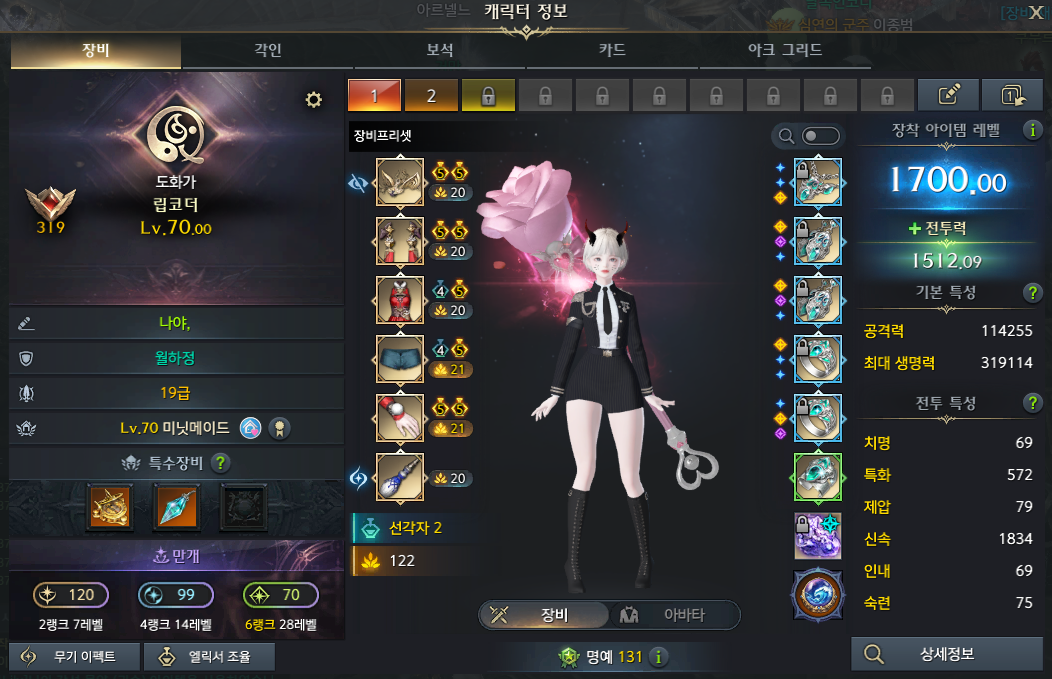This screenshot has height=679, width=1052.
Task: Open 엘릭서 조율 menu
Action: pos(209,657)
